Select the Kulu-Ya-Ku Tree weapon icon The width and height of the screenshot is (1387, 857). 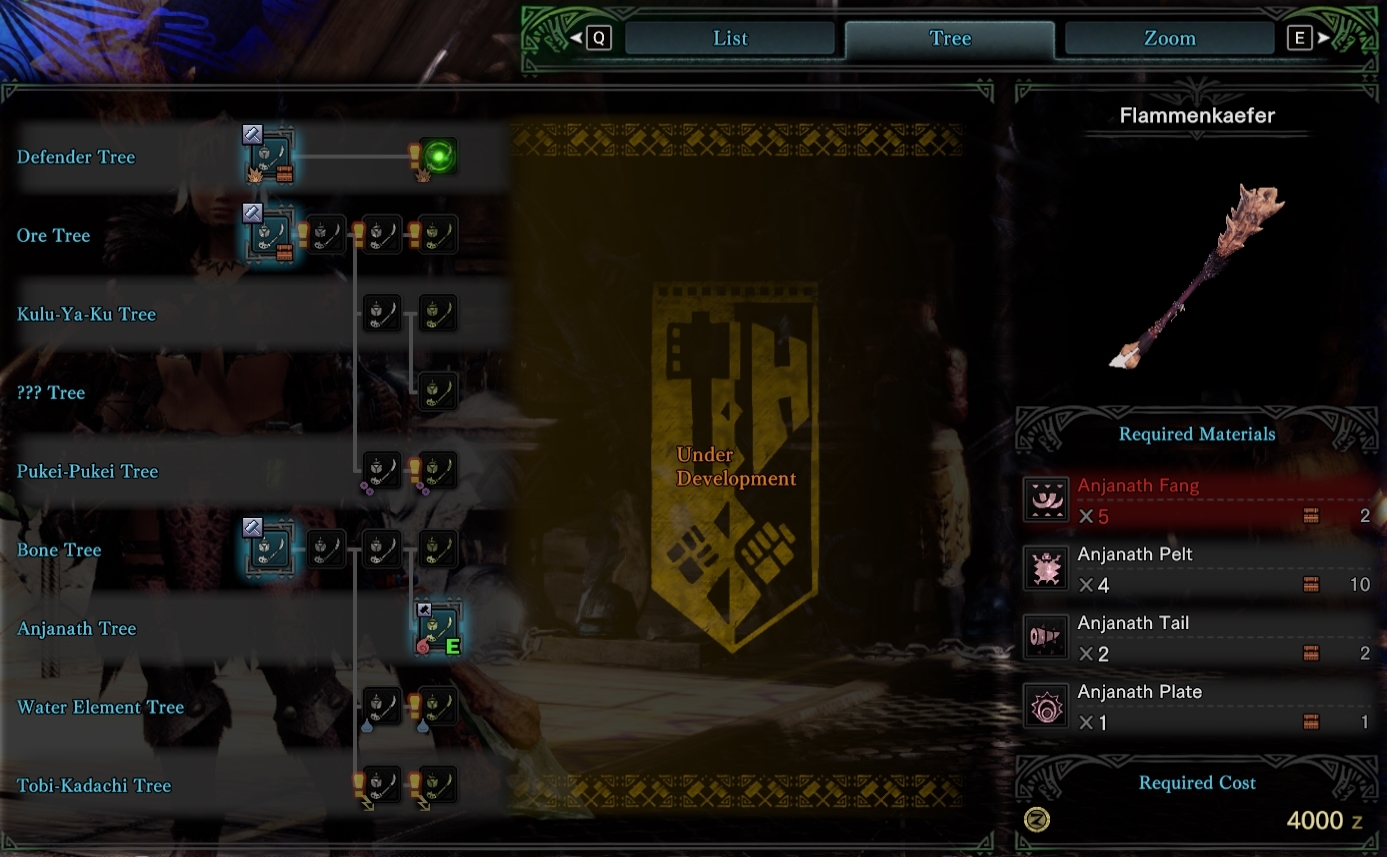tap(381, 312)
